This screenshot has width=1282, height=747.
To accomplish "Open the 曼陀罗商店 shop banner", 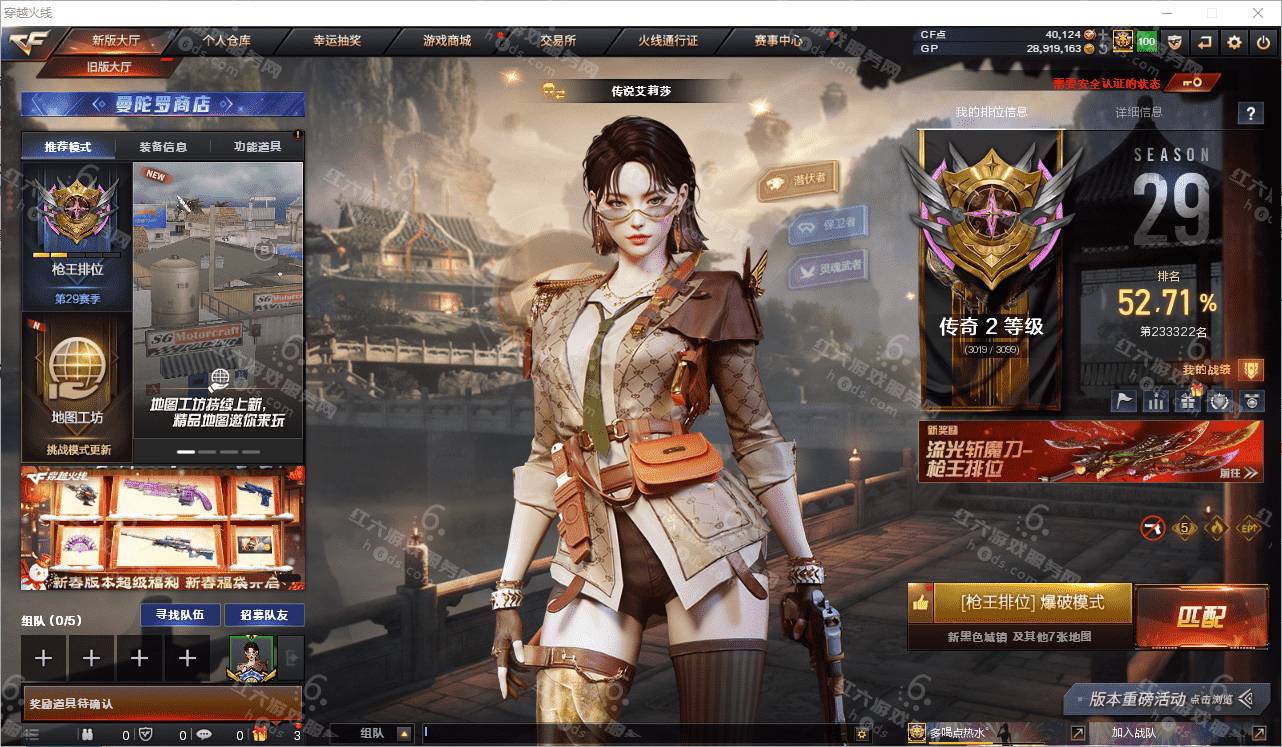I will tap(163, 104).
